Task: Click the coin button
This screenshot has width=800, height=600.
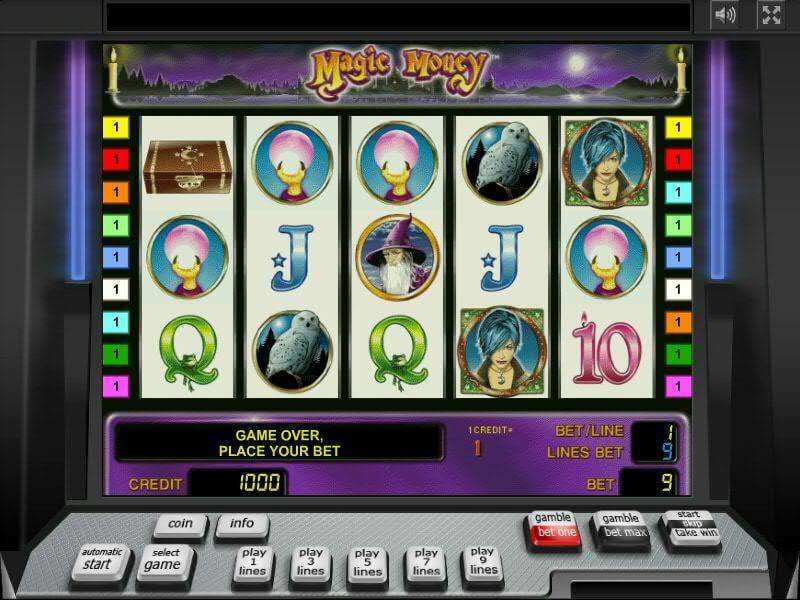Action: tap(180, 524)
